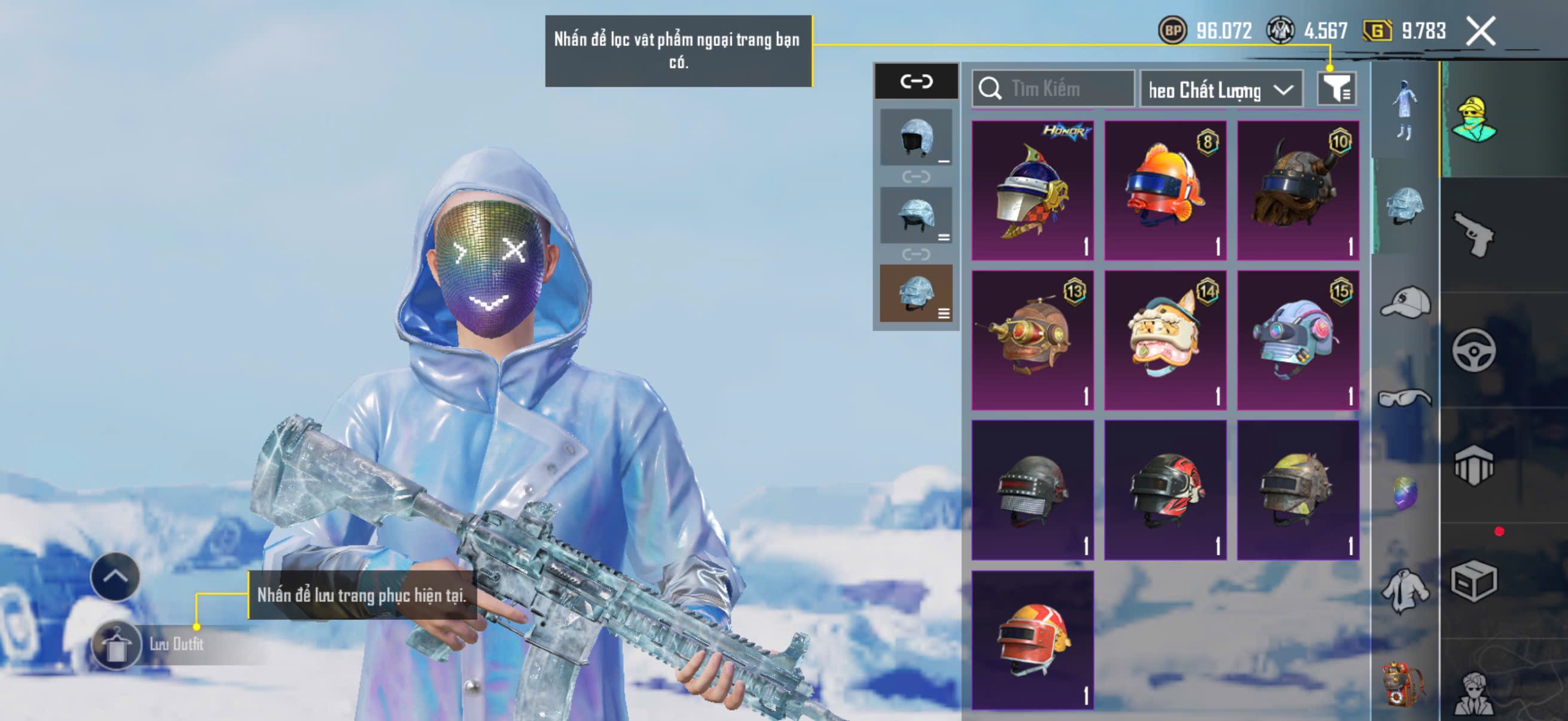Open the Chất Lượng sort dropdown
Image resolution: width=1568 pixels, height=721 pixels.
(x=1221, y=90)
